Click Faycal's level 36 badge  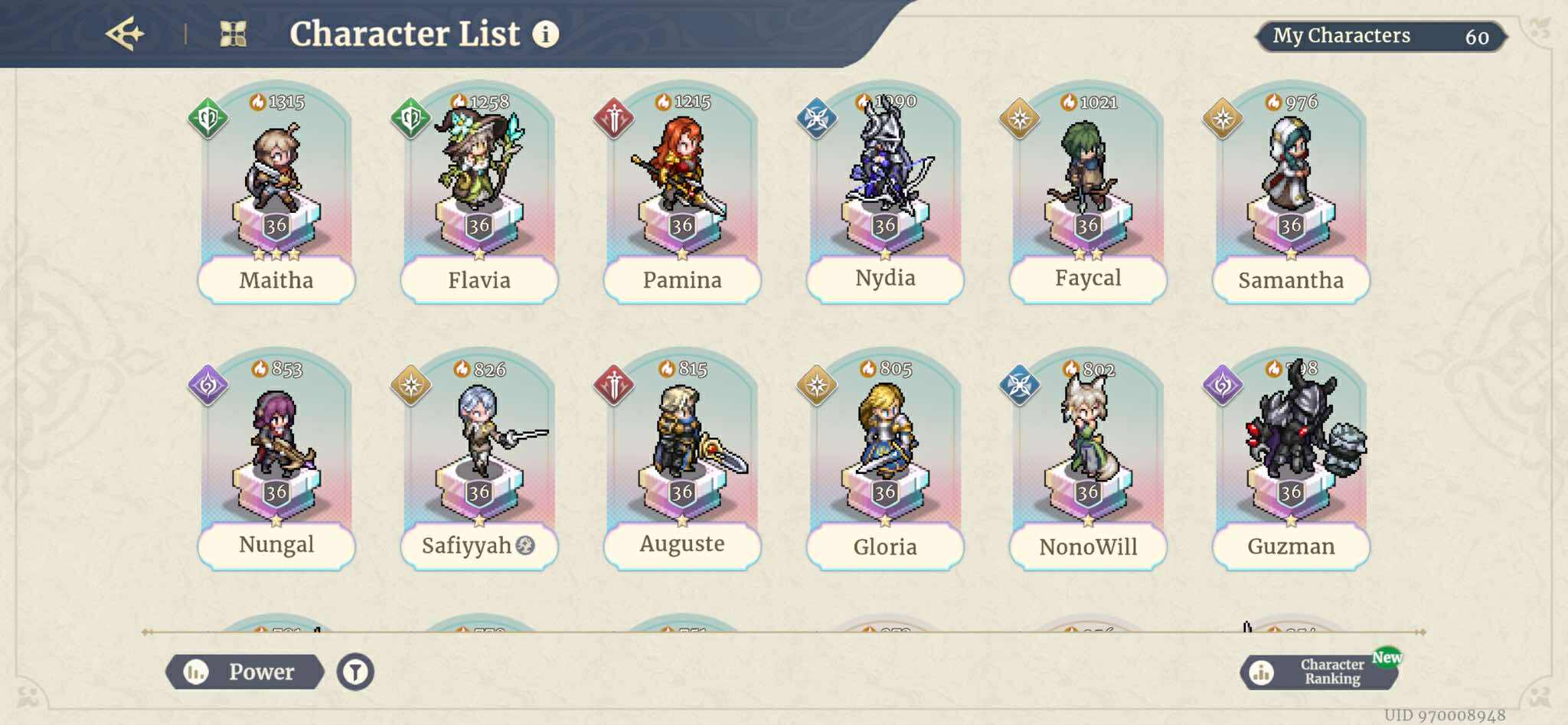coord(1087,224)
